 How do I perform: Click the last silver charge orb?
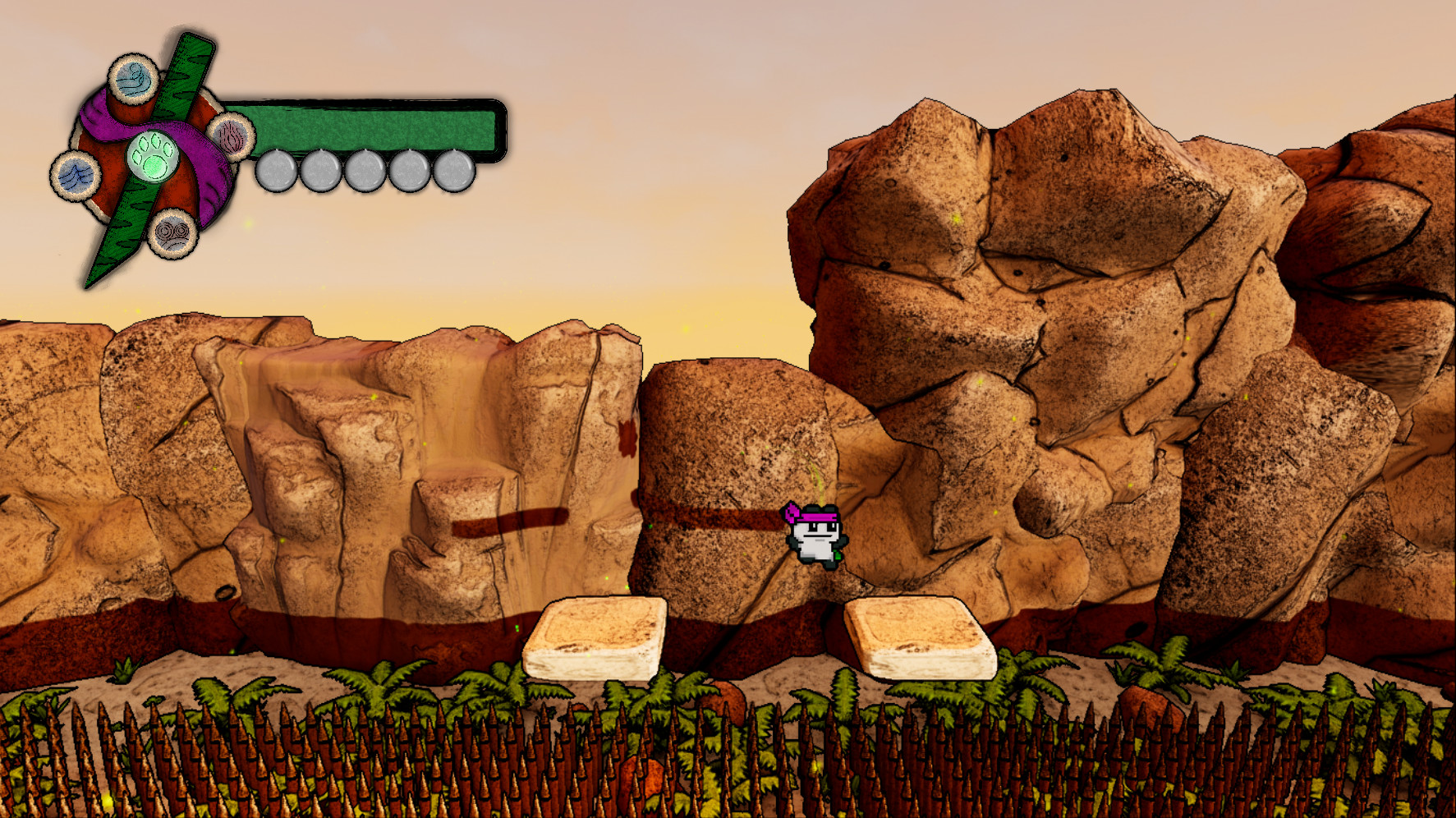454,170
